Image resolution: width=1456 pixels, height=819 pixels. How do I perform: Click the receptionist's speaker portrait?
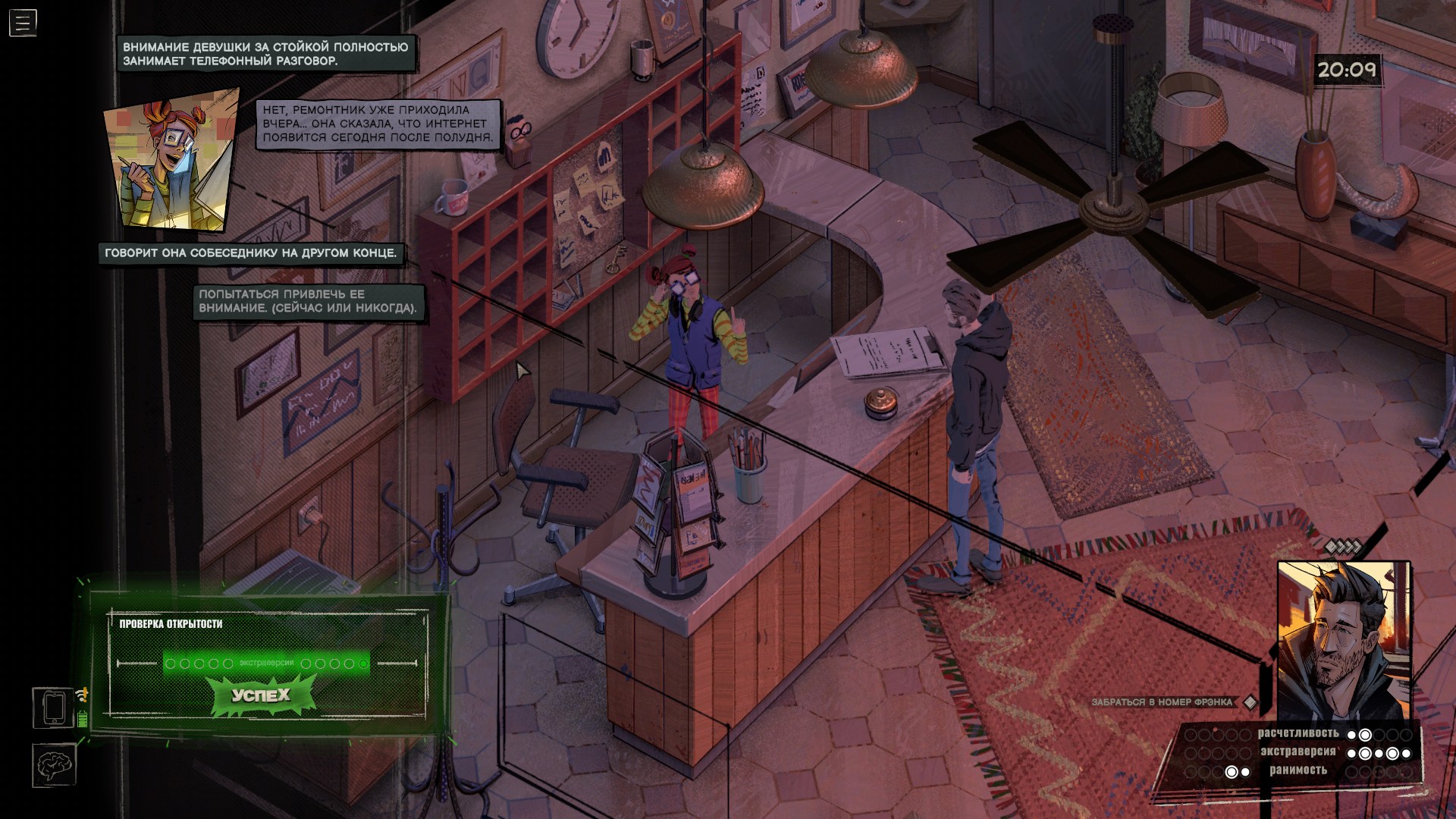[171, 160]
